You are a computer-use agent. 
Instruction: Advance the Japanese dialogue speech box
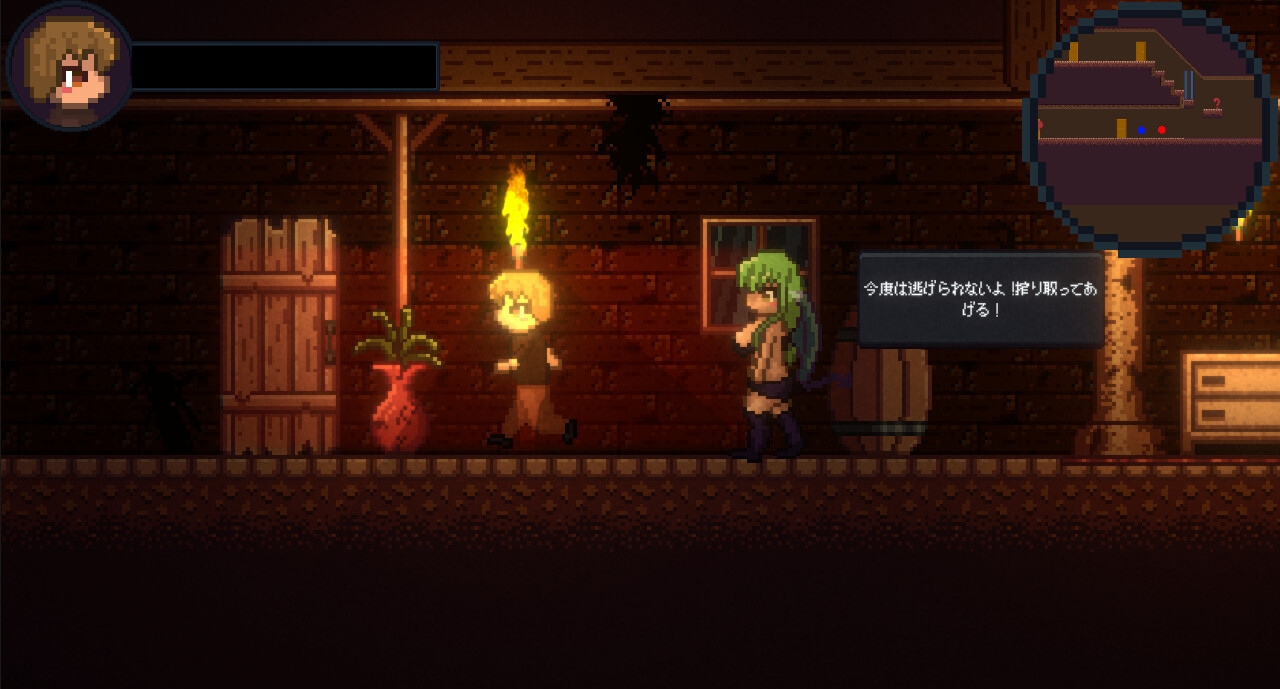(x=981, y=298)
